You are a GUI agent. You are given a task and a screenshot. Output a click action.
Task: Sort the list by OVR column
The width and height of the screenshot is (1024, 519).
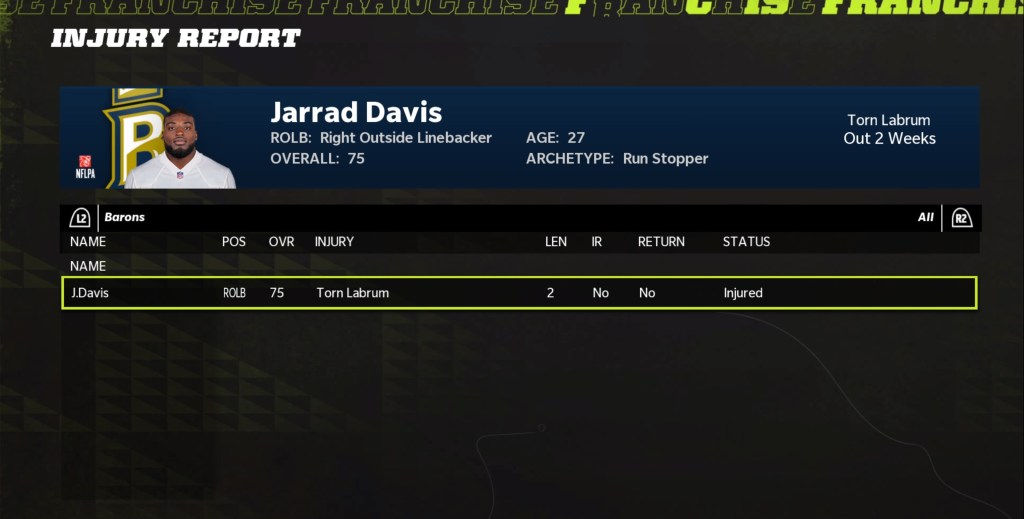(281, 242)
